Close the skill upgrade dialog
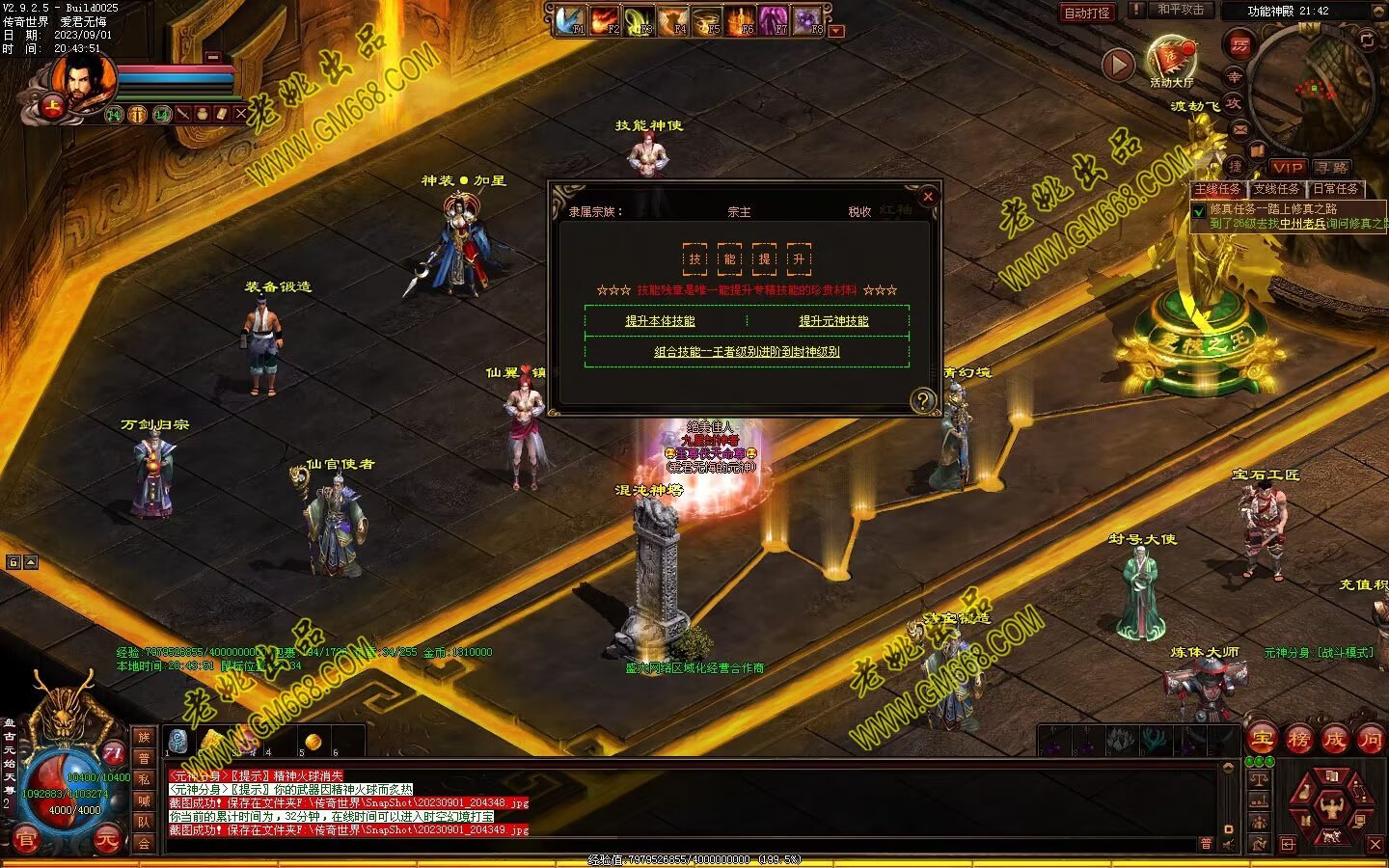The width and height of the screenshot is (1389, 868). pyautogui.click(x=928, y=197)
